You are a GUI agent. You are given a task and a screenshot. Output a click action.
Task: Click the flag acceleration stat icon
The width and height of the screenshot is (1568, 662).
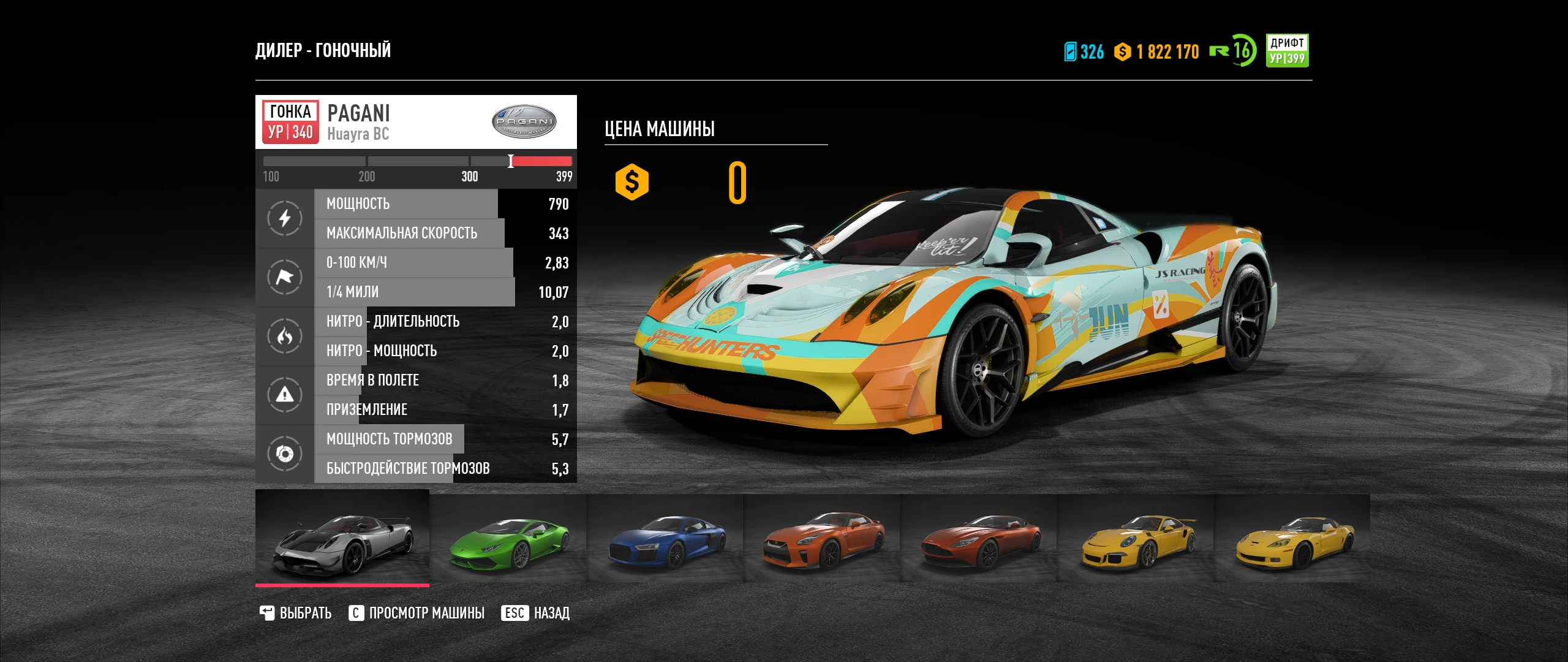(284, 277)
